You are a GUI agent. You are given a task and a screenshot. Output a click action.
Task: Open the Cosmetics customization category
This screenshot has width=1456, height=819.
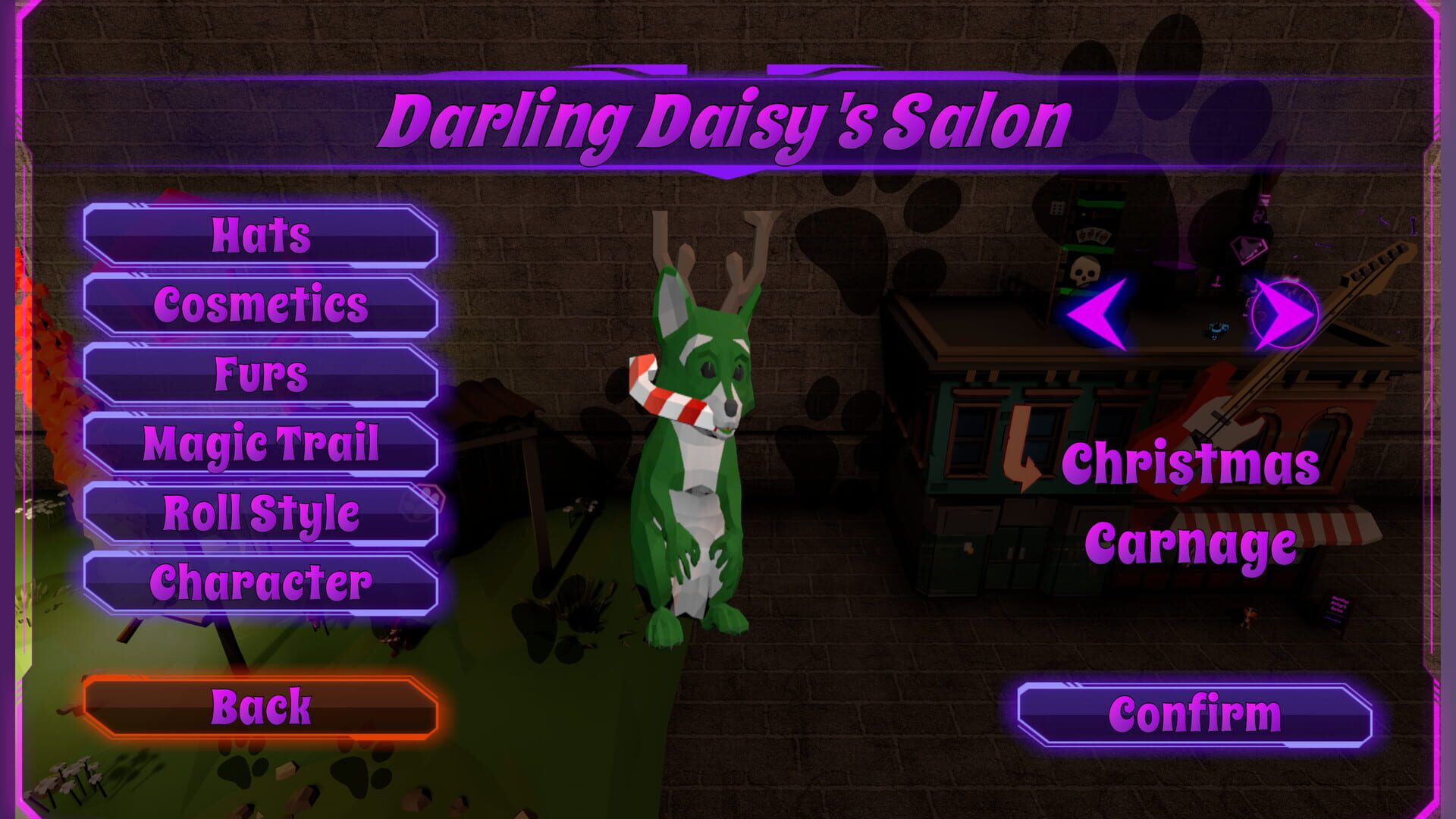pos(262,305)
